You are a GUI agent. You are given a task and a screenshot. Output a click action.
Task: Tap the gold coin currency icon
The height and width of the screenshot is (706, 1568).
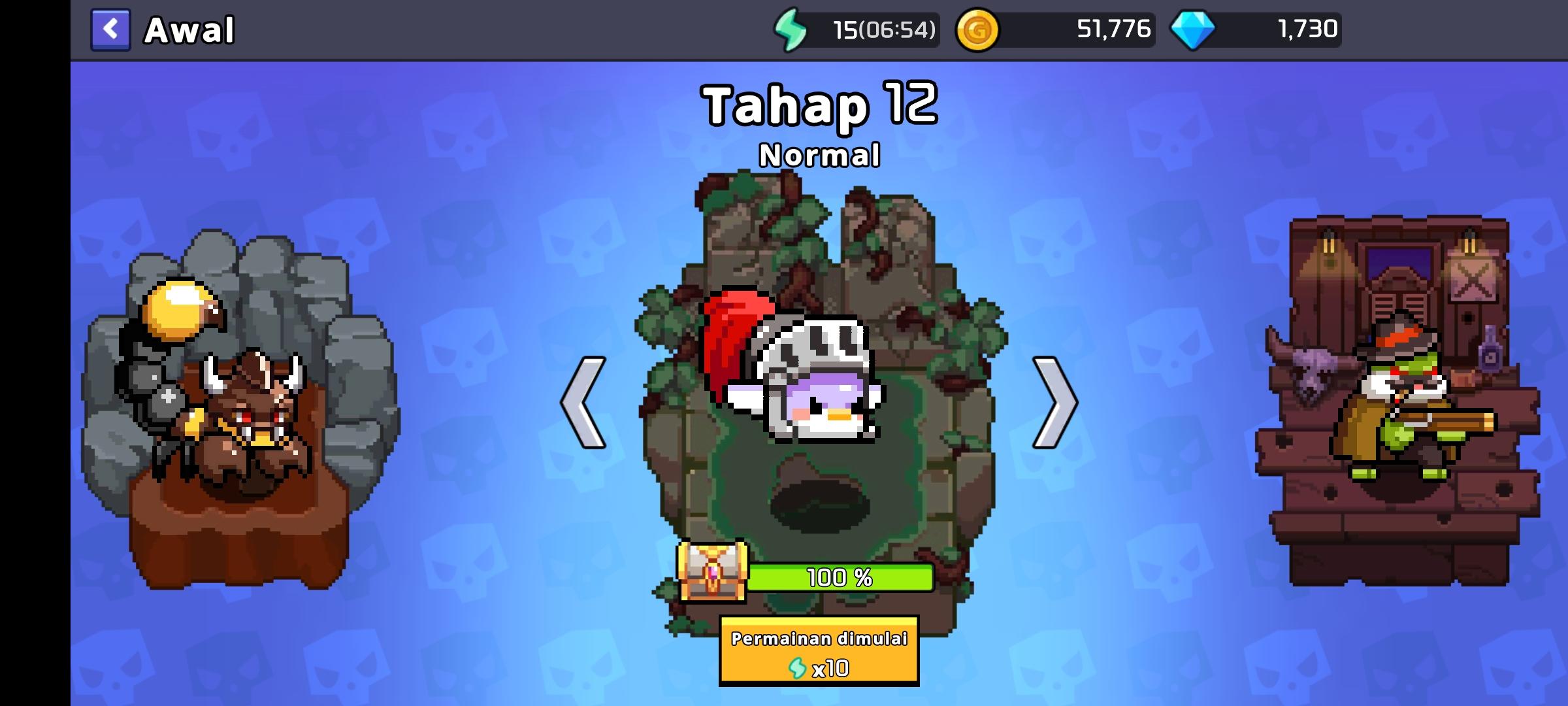click(979, 29)
